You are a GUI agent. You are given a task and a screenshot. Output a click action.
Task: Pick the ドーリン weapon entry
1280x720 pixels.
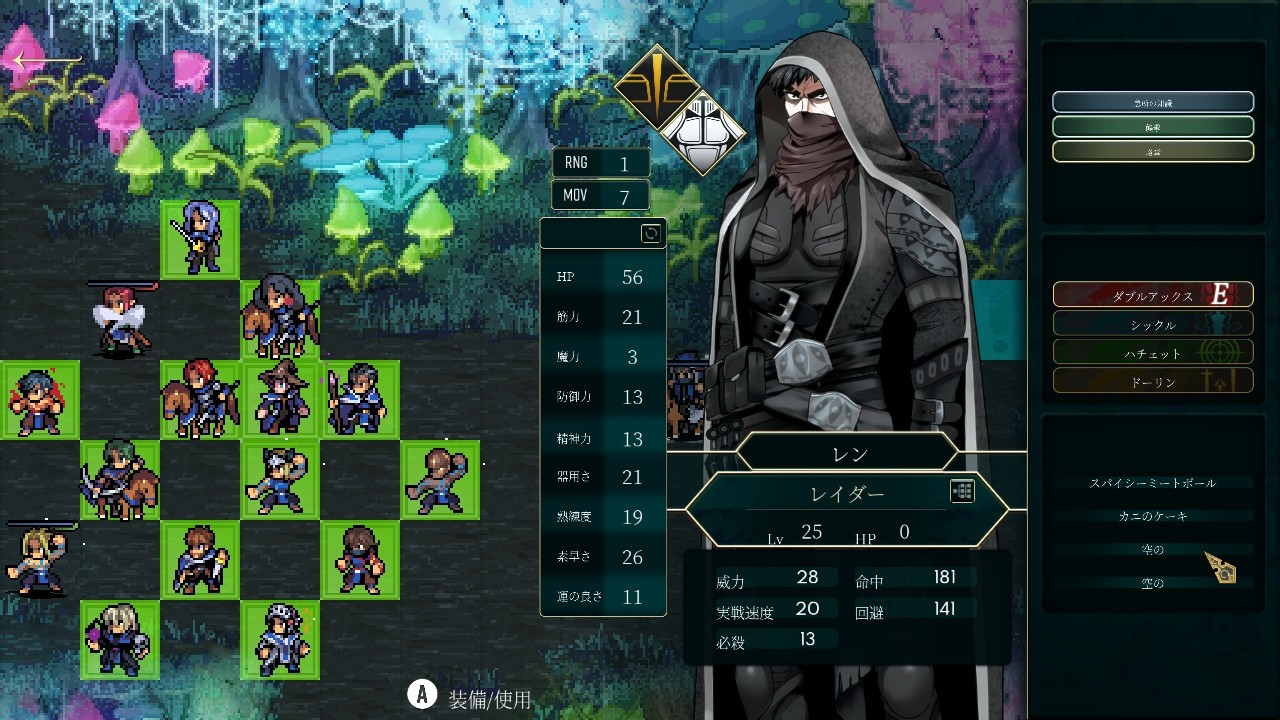click(x=1152, y=382)
